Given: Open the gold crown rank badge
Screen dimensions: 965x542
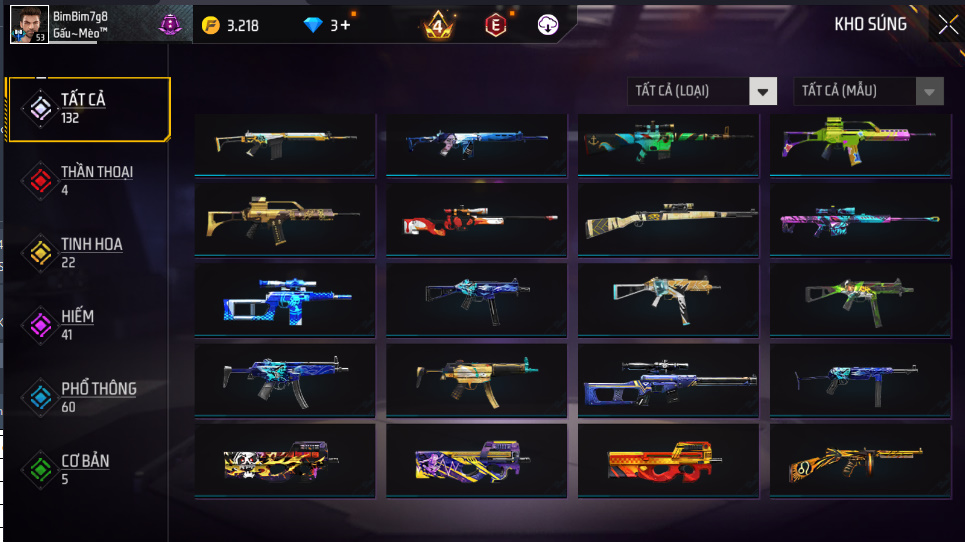Looking at the screenshot, I should [x=437, y=25].
